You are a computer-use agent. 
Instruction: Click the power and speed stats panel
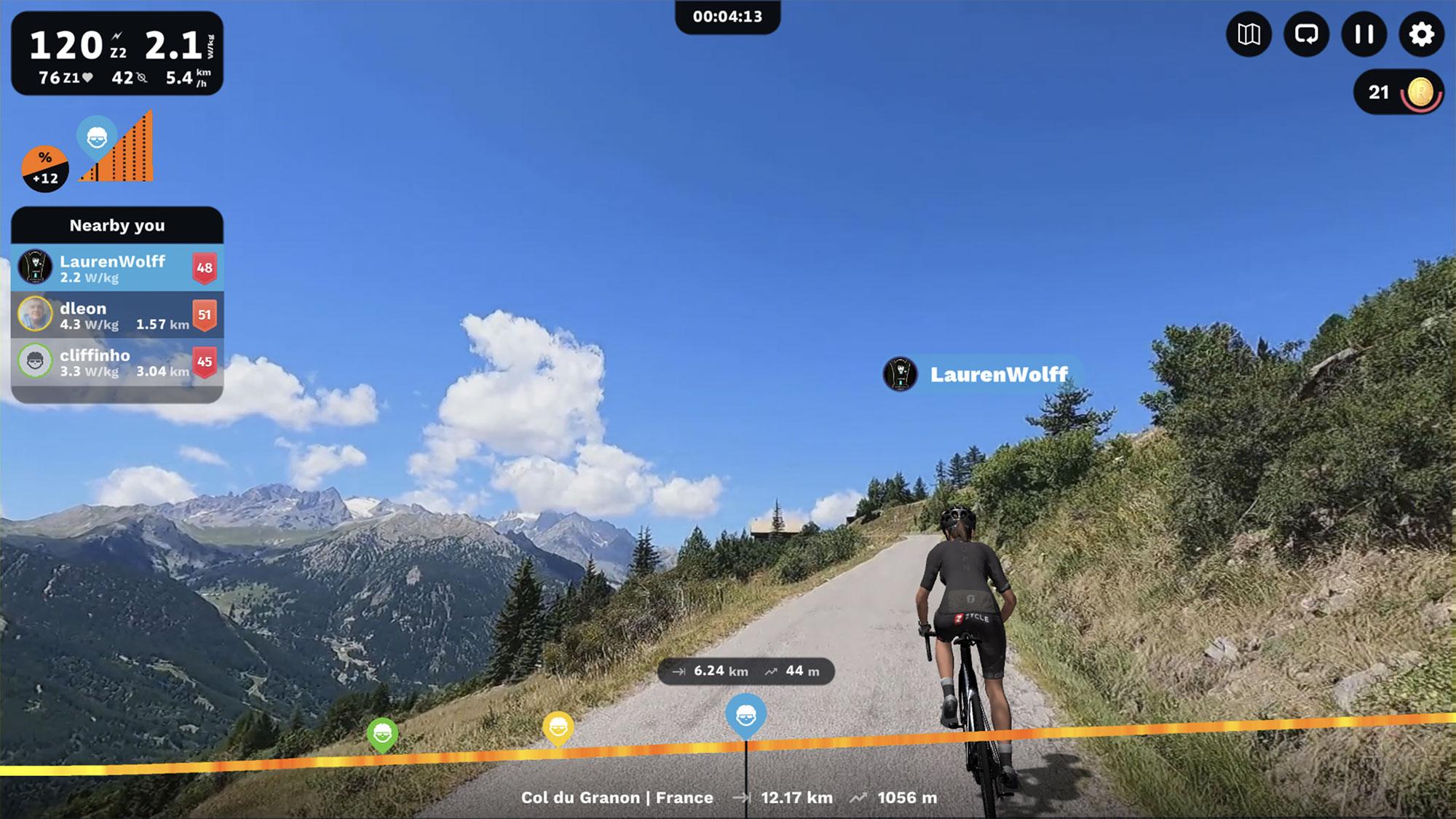[116, 53]
